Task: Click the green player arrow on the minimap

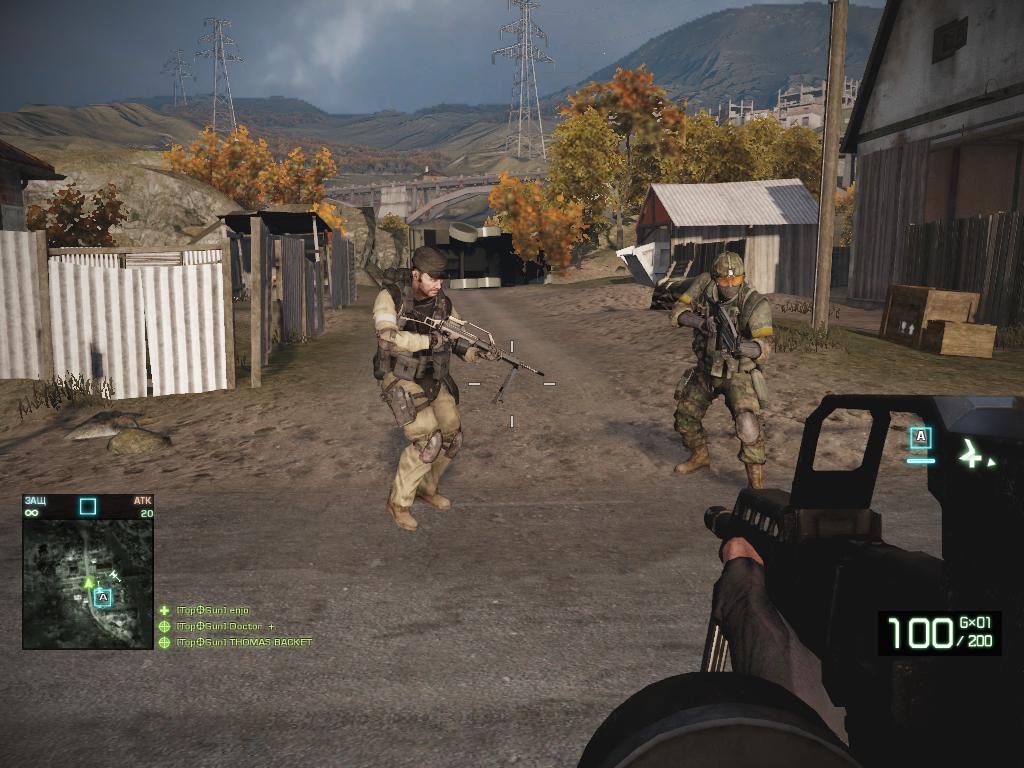Action: coord(88,581)
